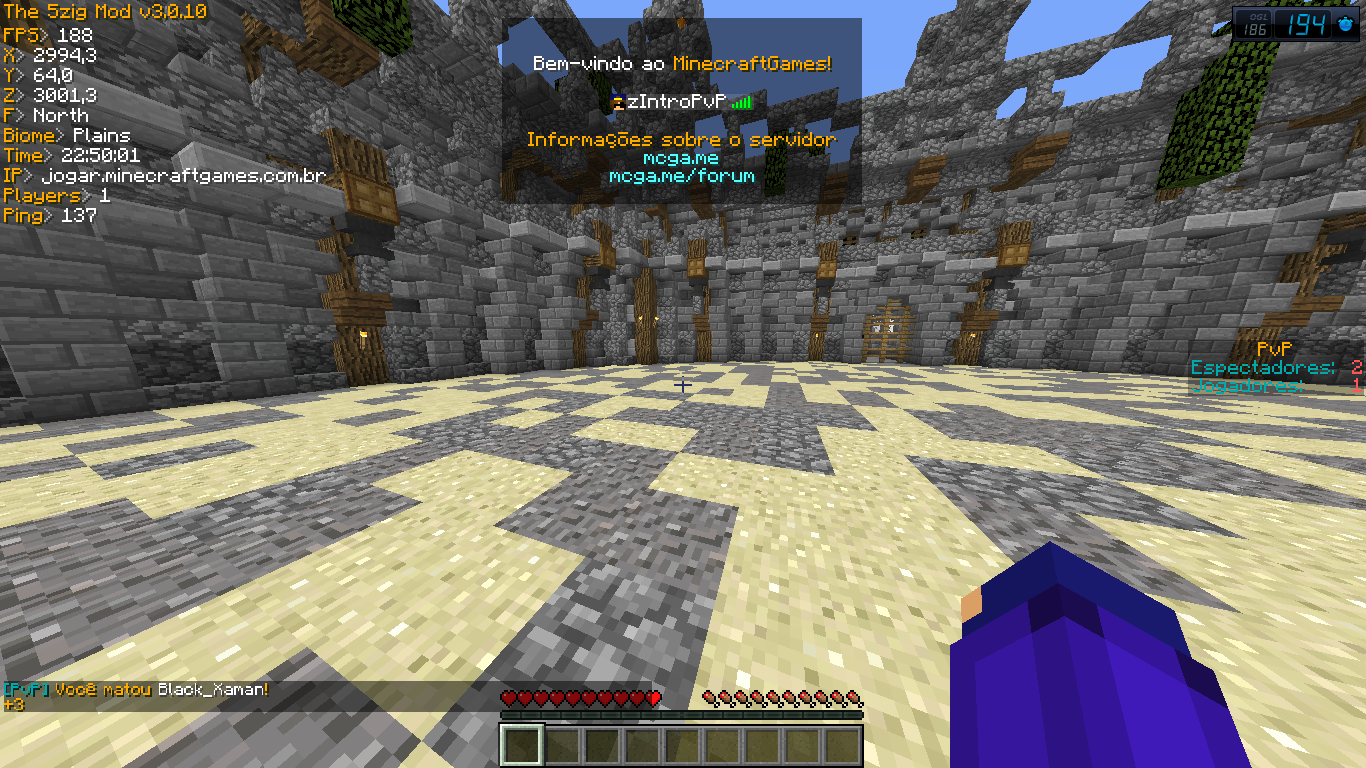Image resolution: width=1366 pixels, height=768 pixels.
Task: Select the highlighted first hotbar slot
Action: [x=521, y=745]
